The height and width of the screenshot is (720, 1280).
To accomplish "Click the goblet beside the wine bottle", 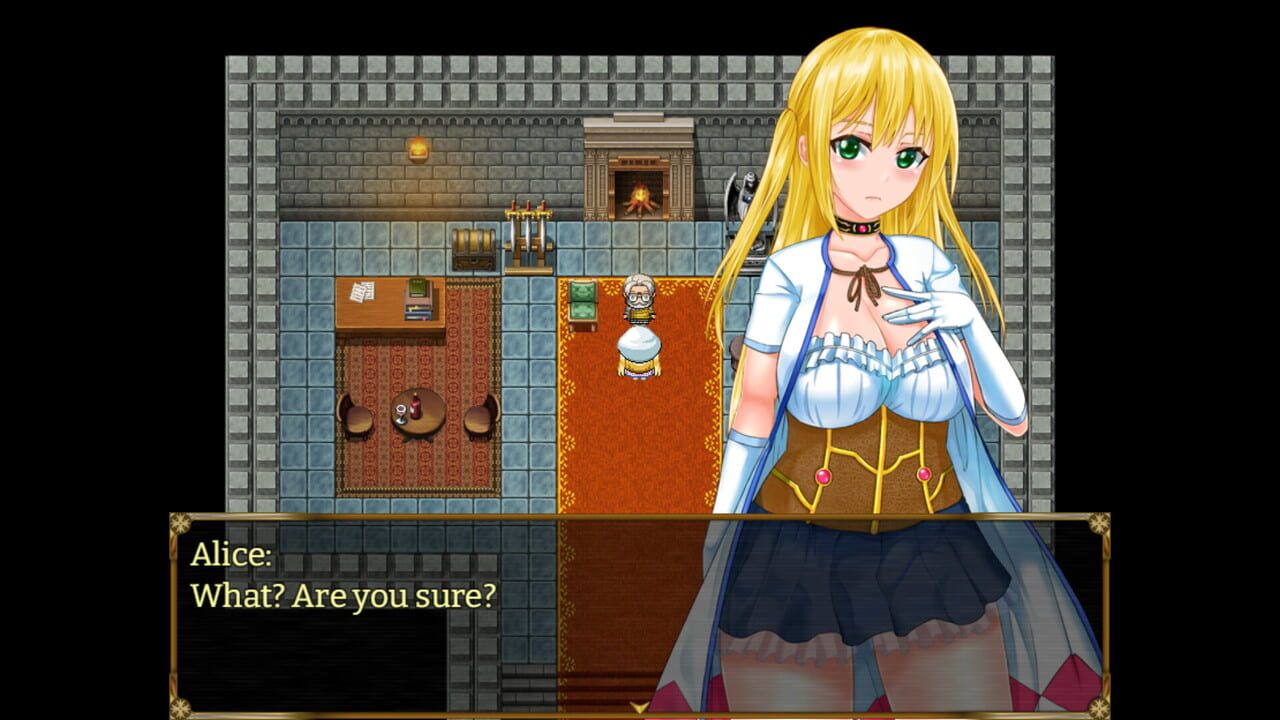I will tap(401, 412).
